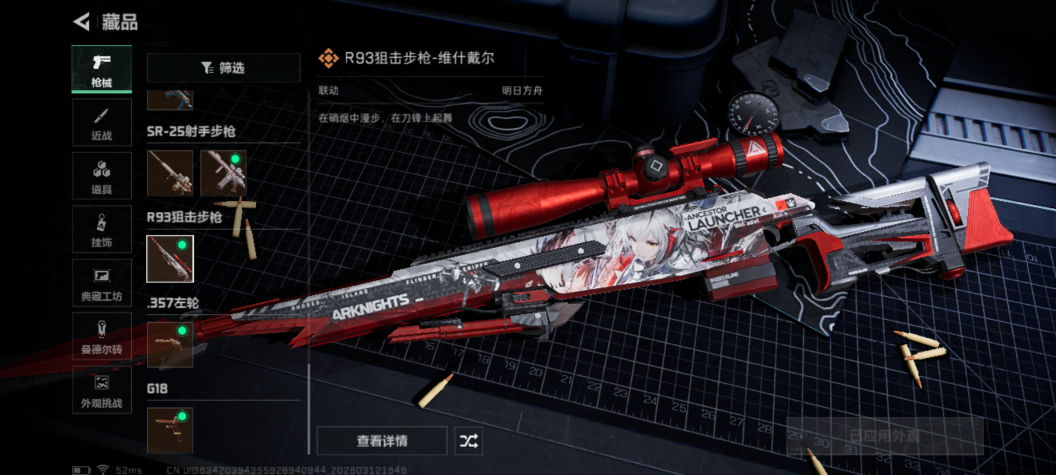
Task: Click the shuffle arrows icon button
Action: (468, 440)
